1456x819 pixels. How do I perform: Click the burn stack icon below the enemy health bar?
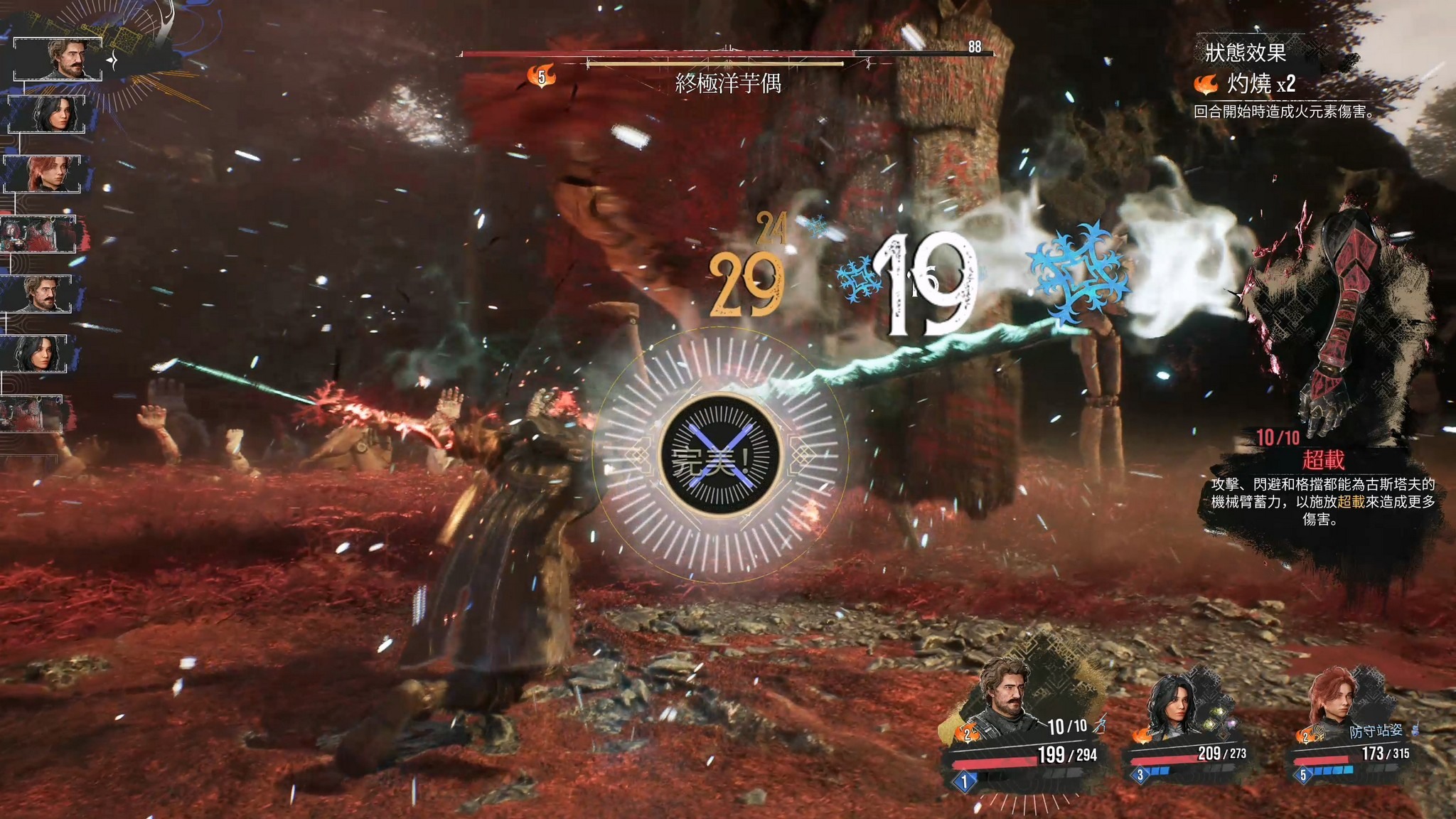pos(542,75)
